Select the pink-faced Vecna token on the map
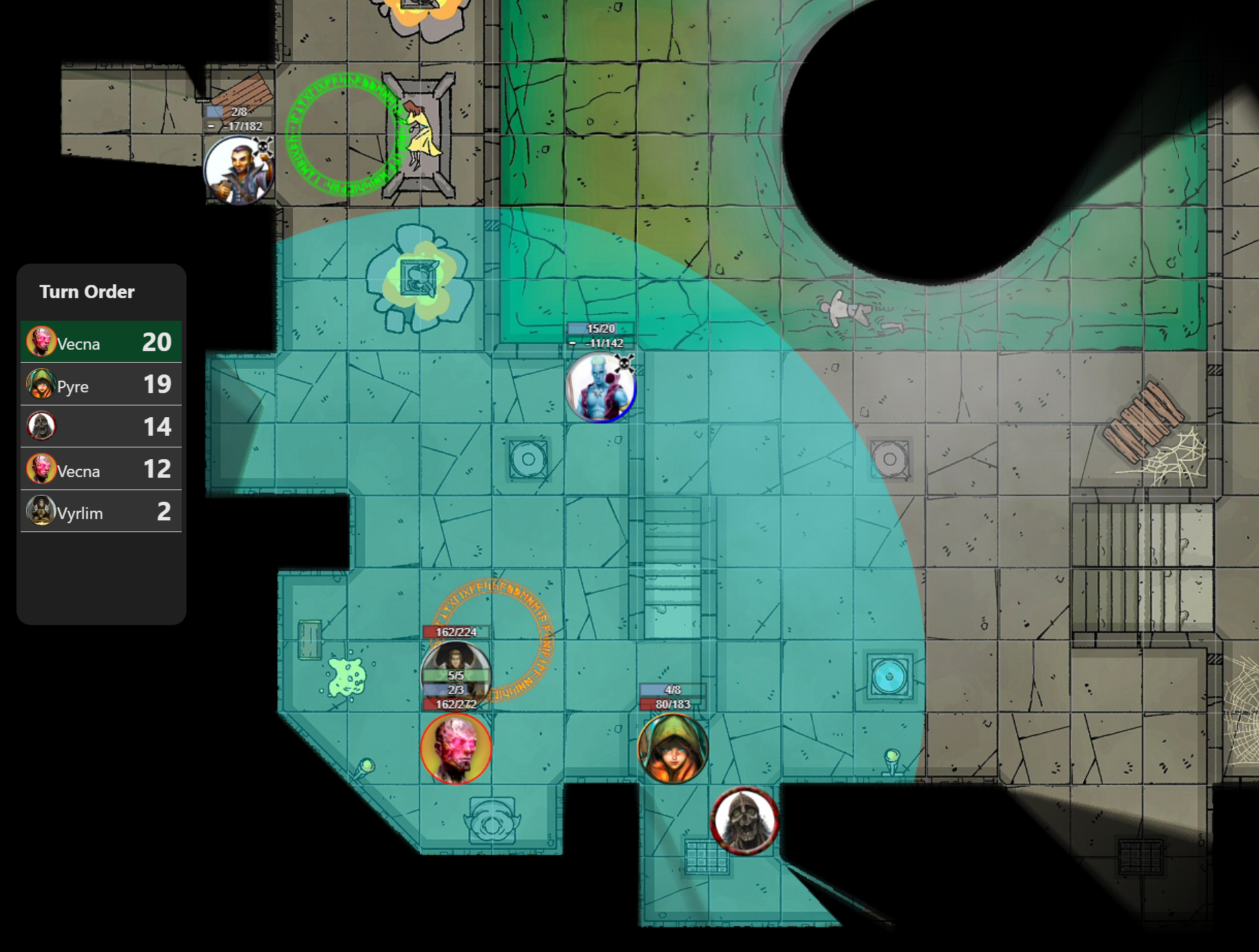Screen dimensions: 1259x952 (x=456, y=749)
